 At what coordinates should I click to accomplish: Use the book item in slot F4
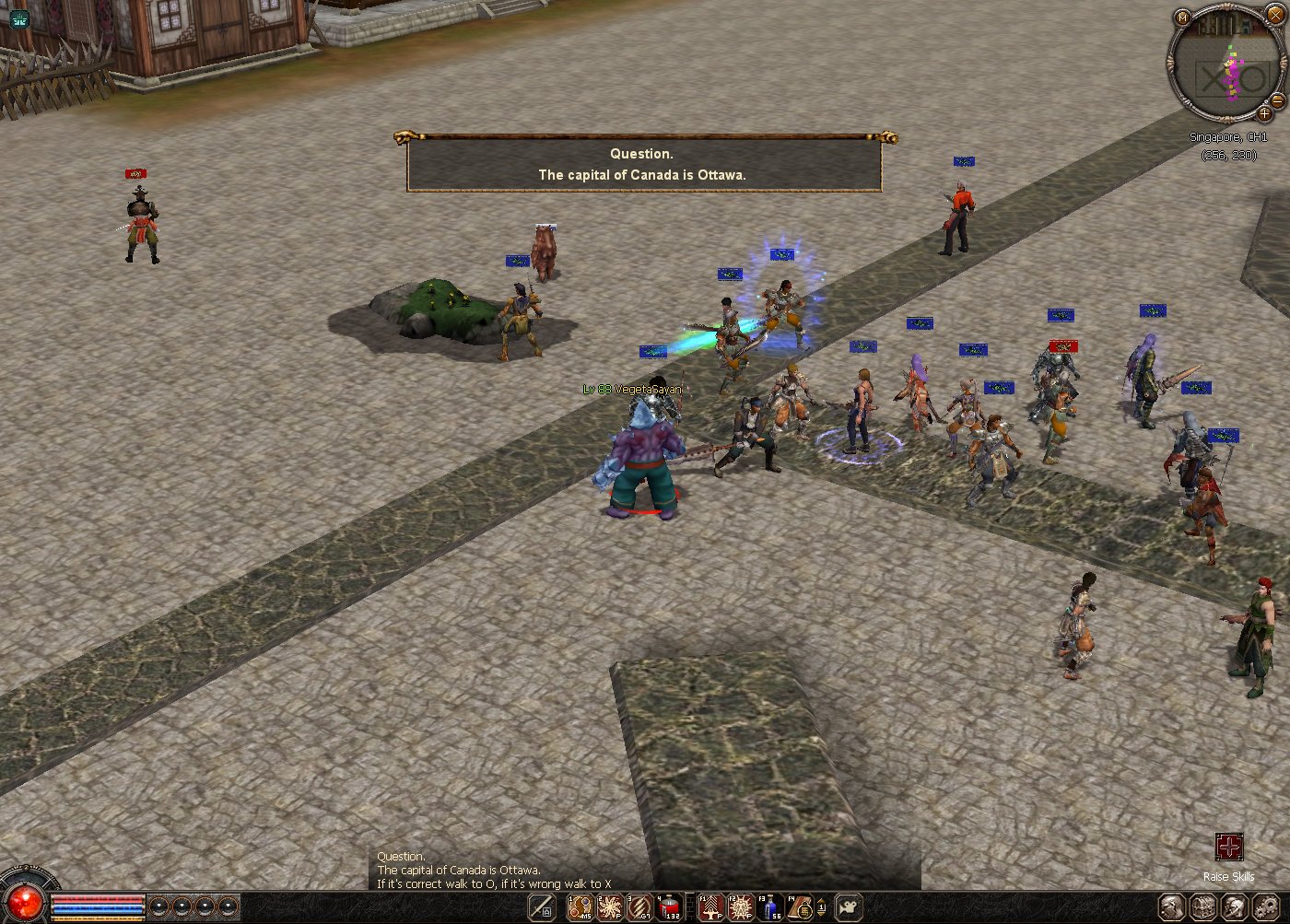coord(800,906)
